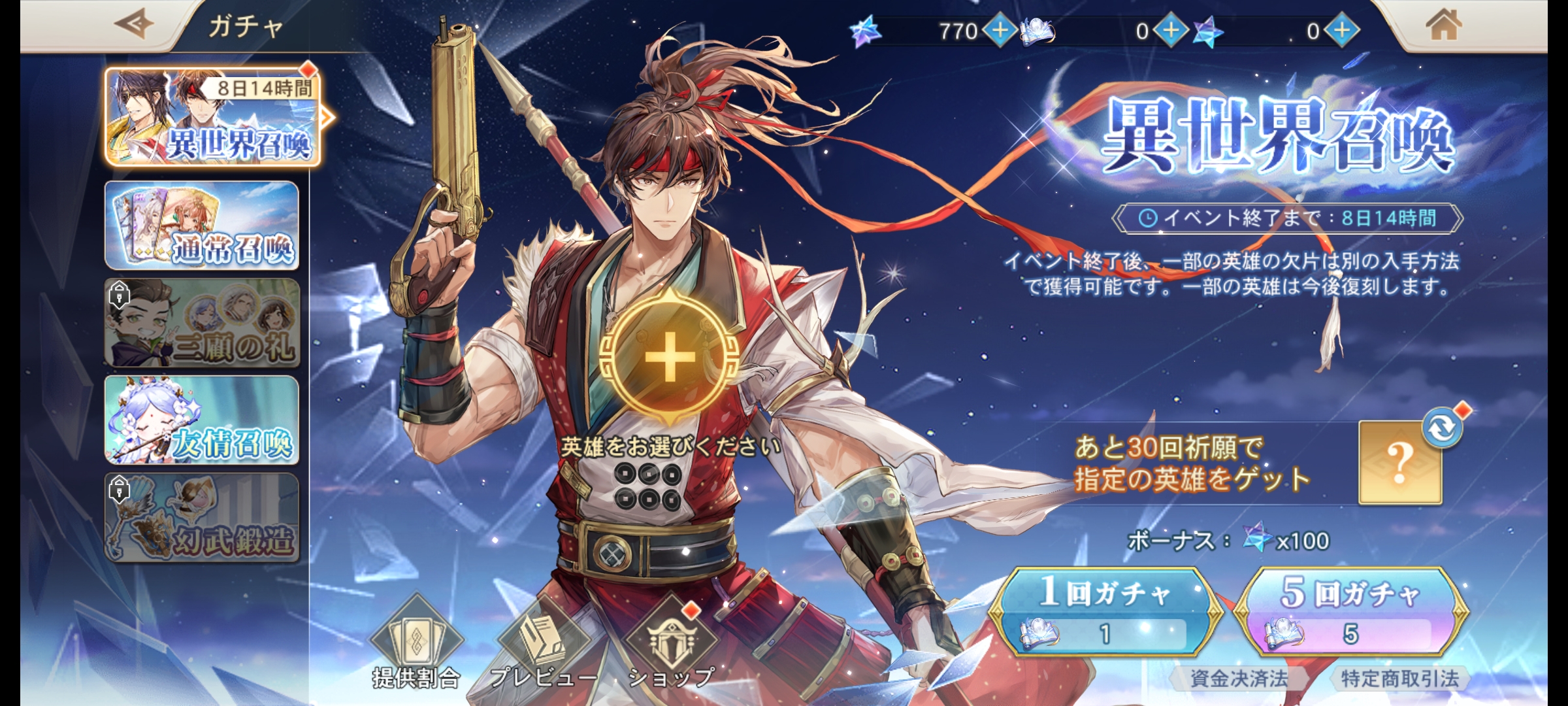This screenshot has height=706, width=1568.
Task: Switch to the 通常召喚 banner
Action: coord(202,226)
